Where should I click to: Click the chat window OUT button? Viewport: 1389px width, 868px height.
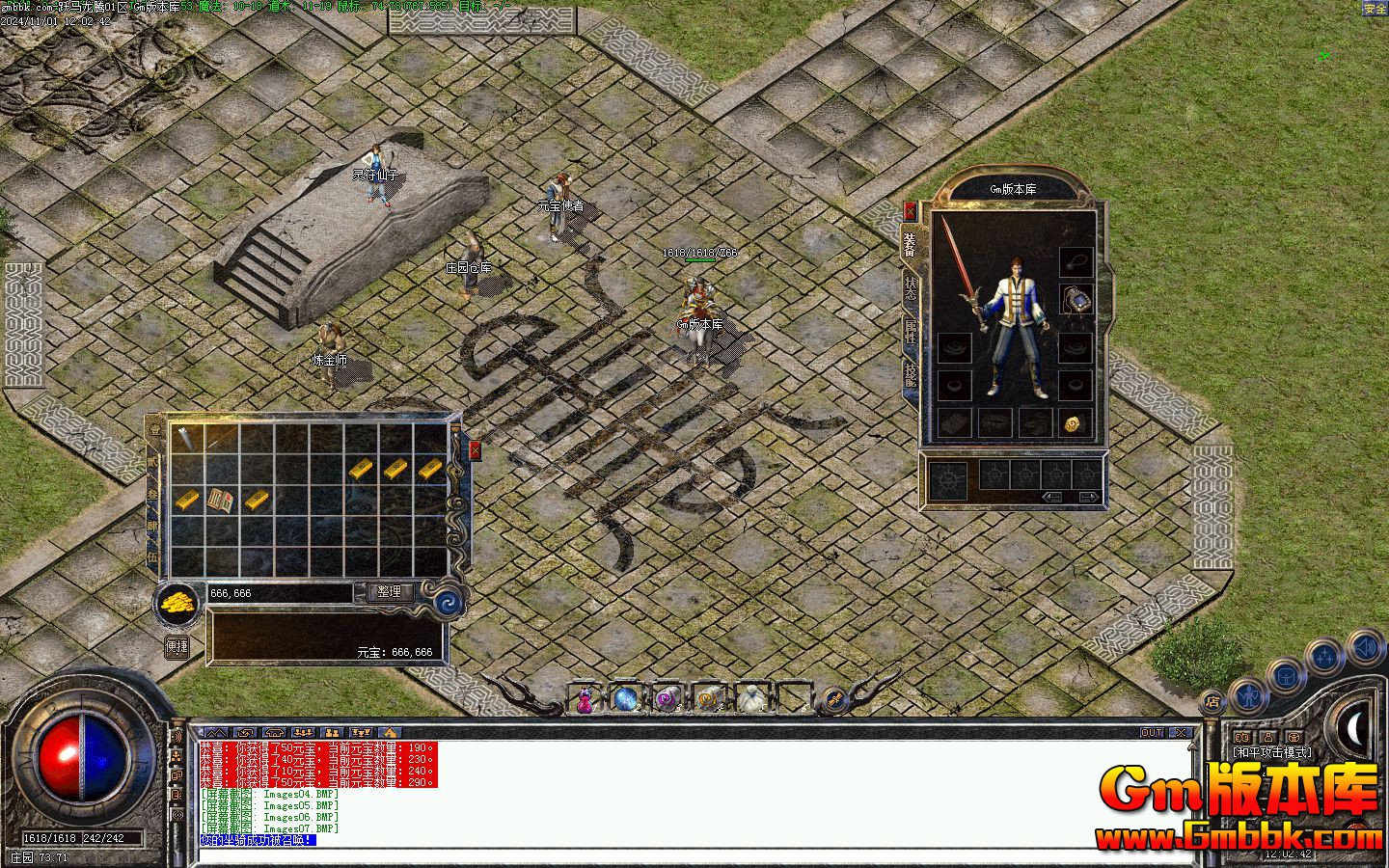point(1152,733)
